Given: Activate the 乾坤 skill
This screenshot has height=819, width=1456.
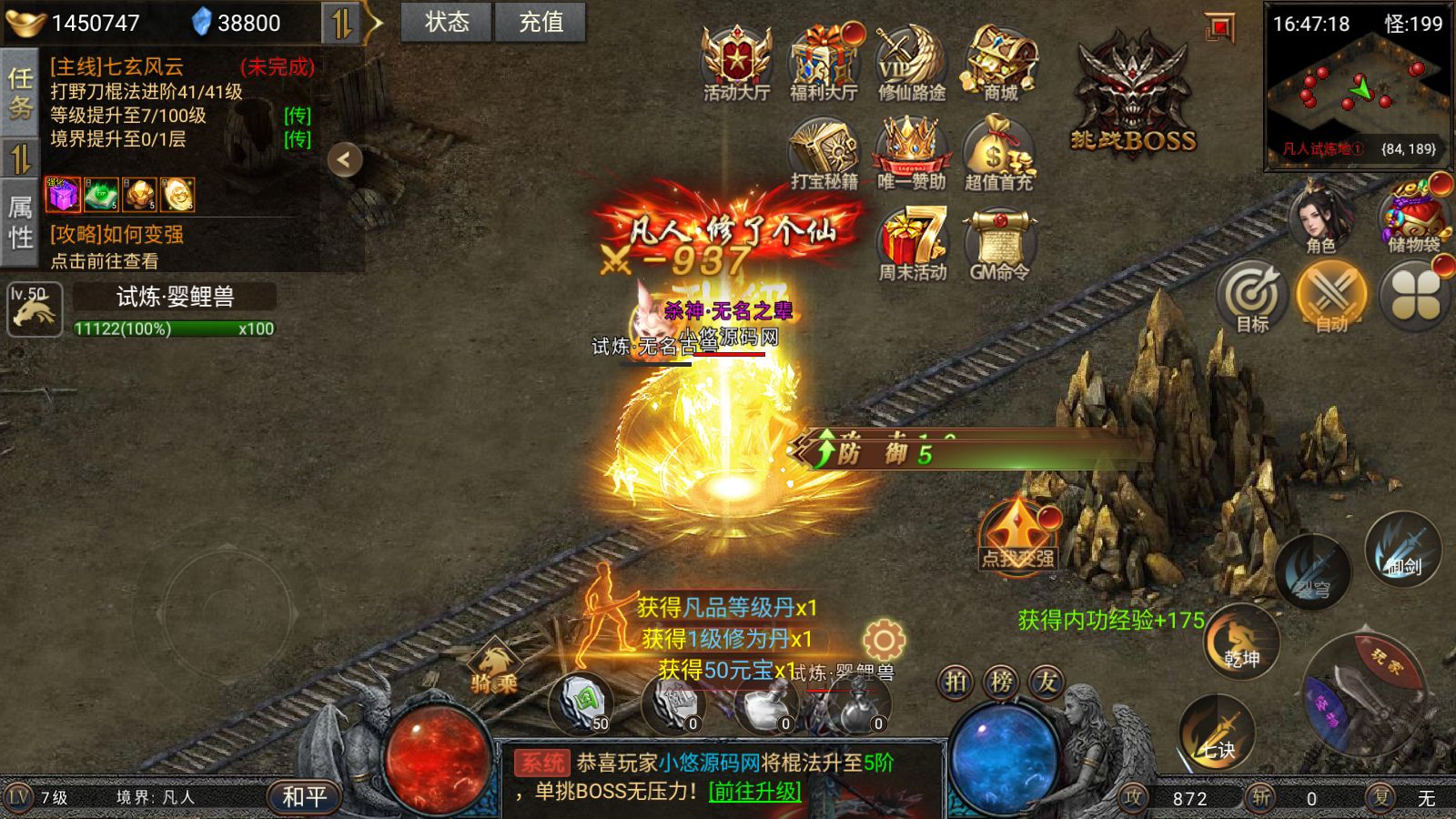Looking at the screenshot, I should coord(1241,643).
